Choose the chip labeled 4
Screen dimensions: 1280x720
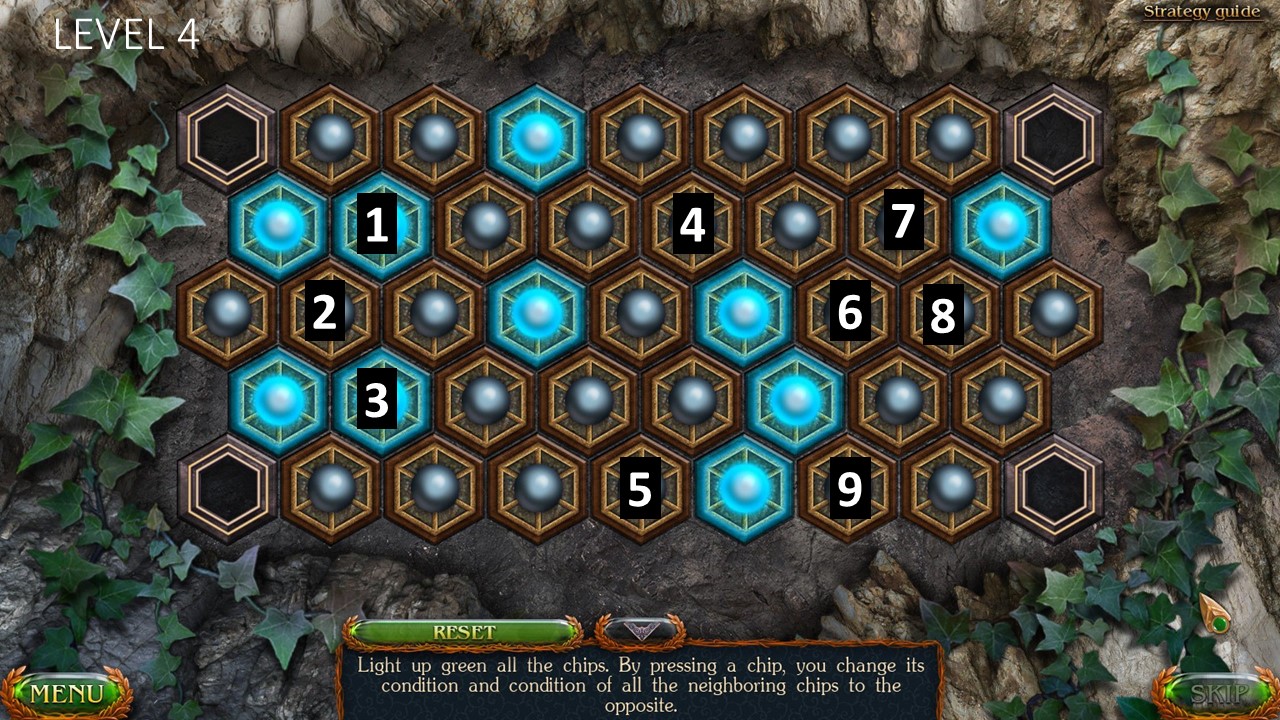[x=692, y=226]
